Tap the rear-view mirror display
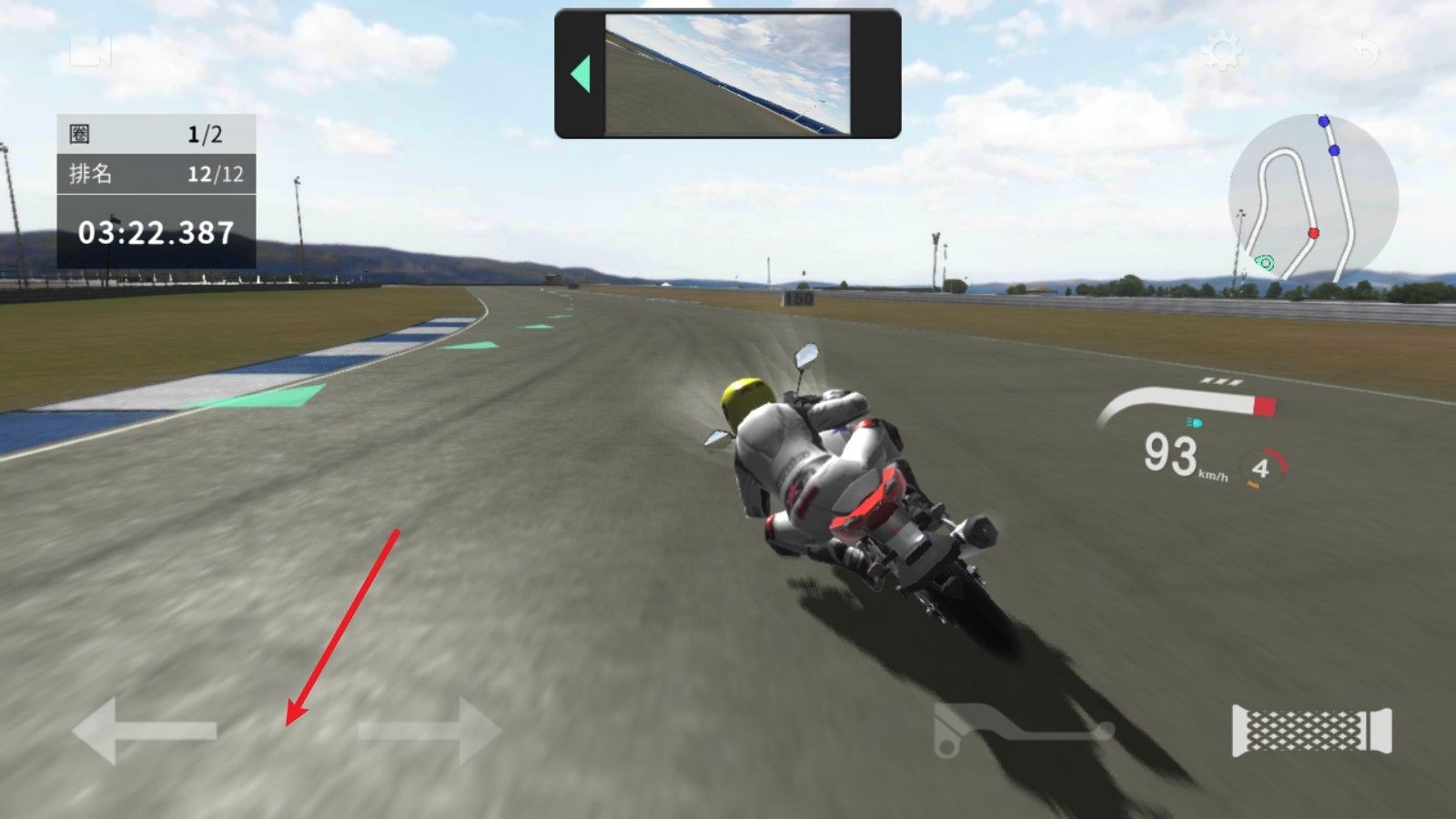This screenshot has width=1456, height=819. [727, 74]
